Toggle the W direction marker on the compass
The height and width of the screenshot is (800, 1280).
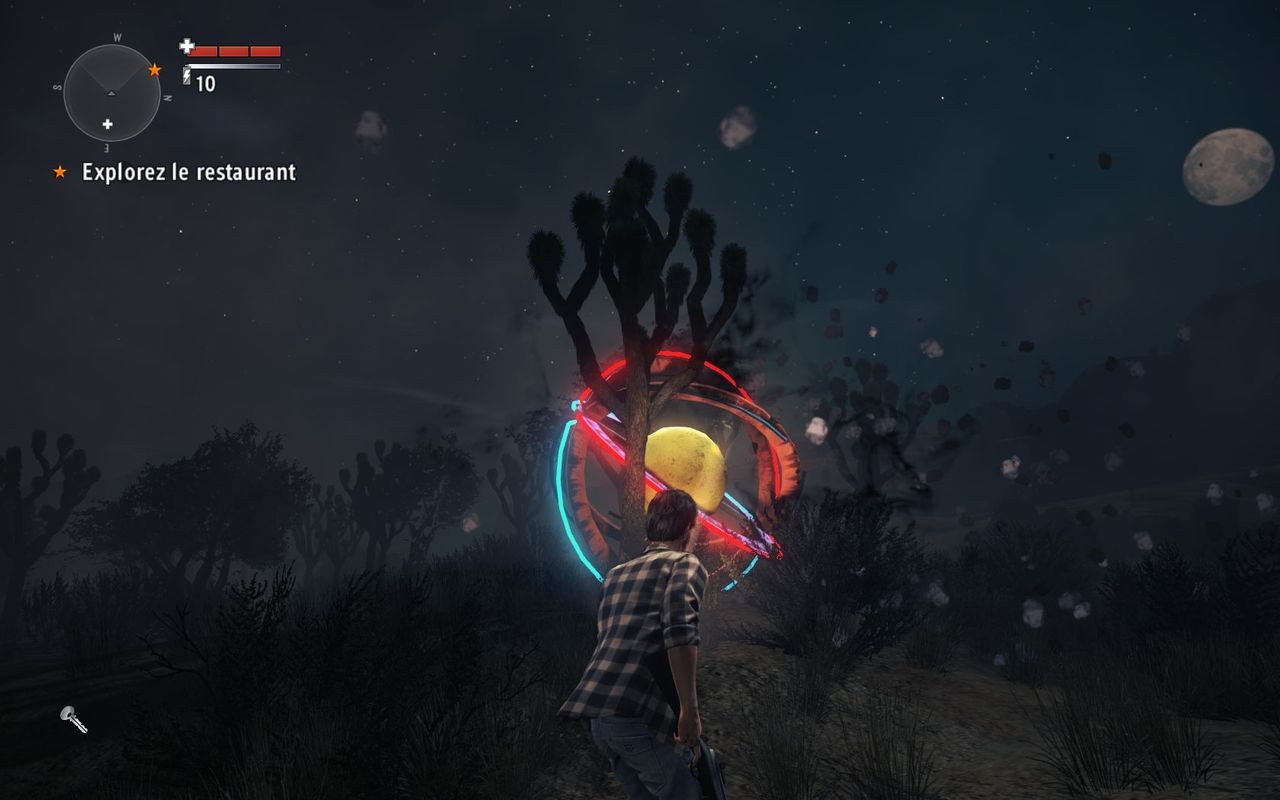[117, 37]
